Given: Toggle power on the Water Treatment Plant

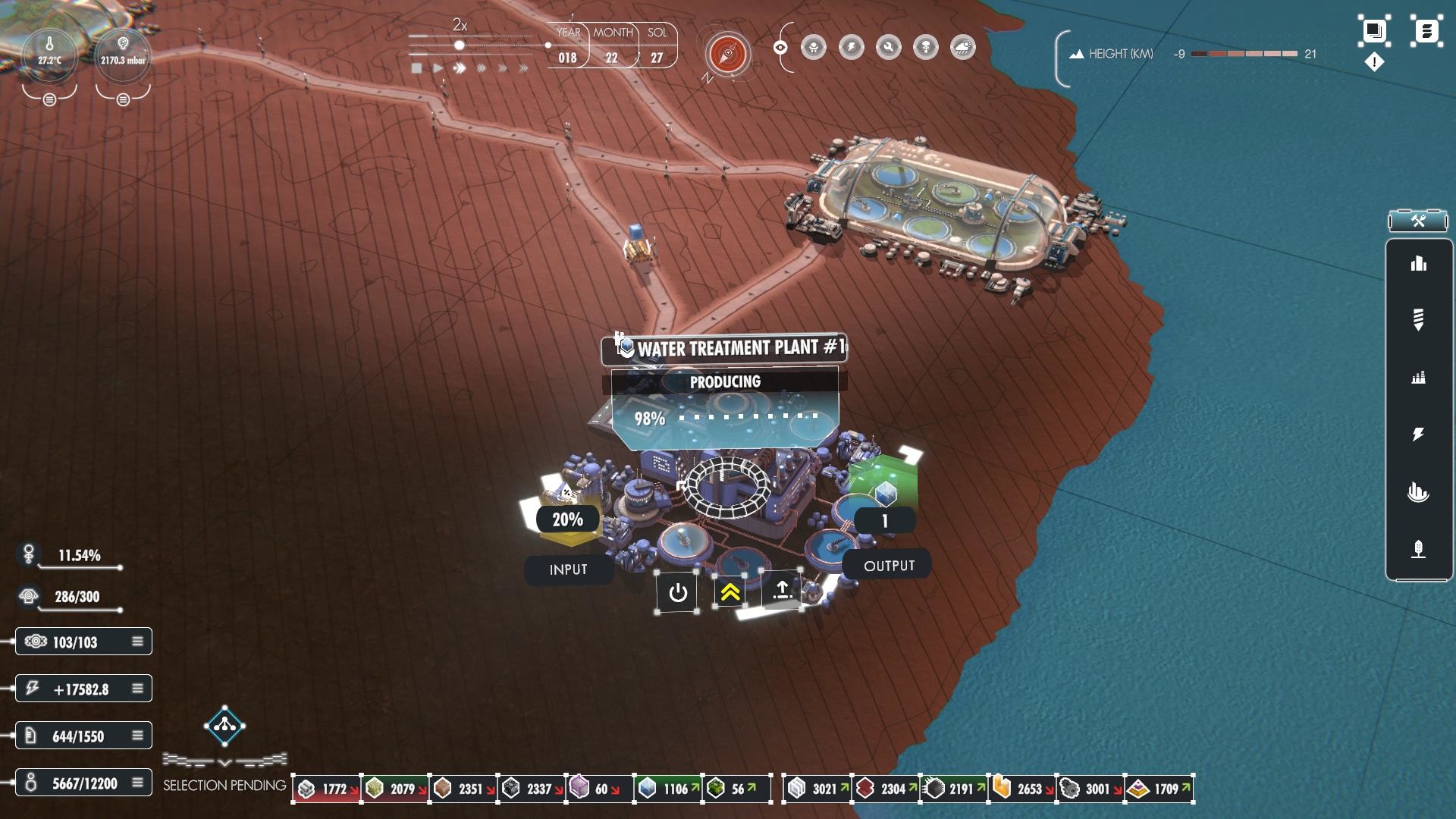Looking at the screenshot, I should (678, 592).
